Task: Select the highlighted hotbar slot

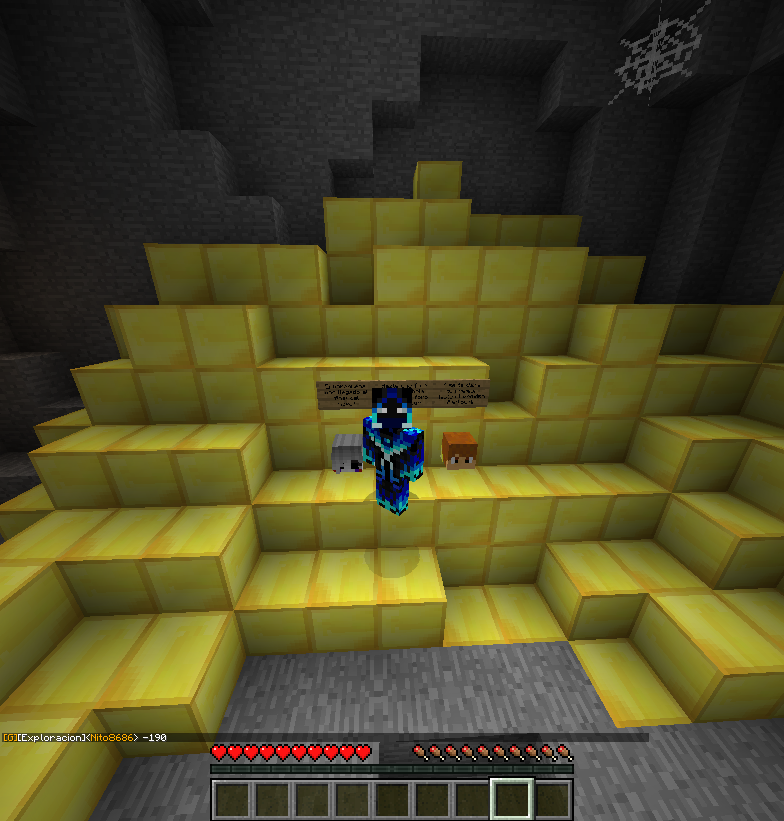Action: click(511, 799)
